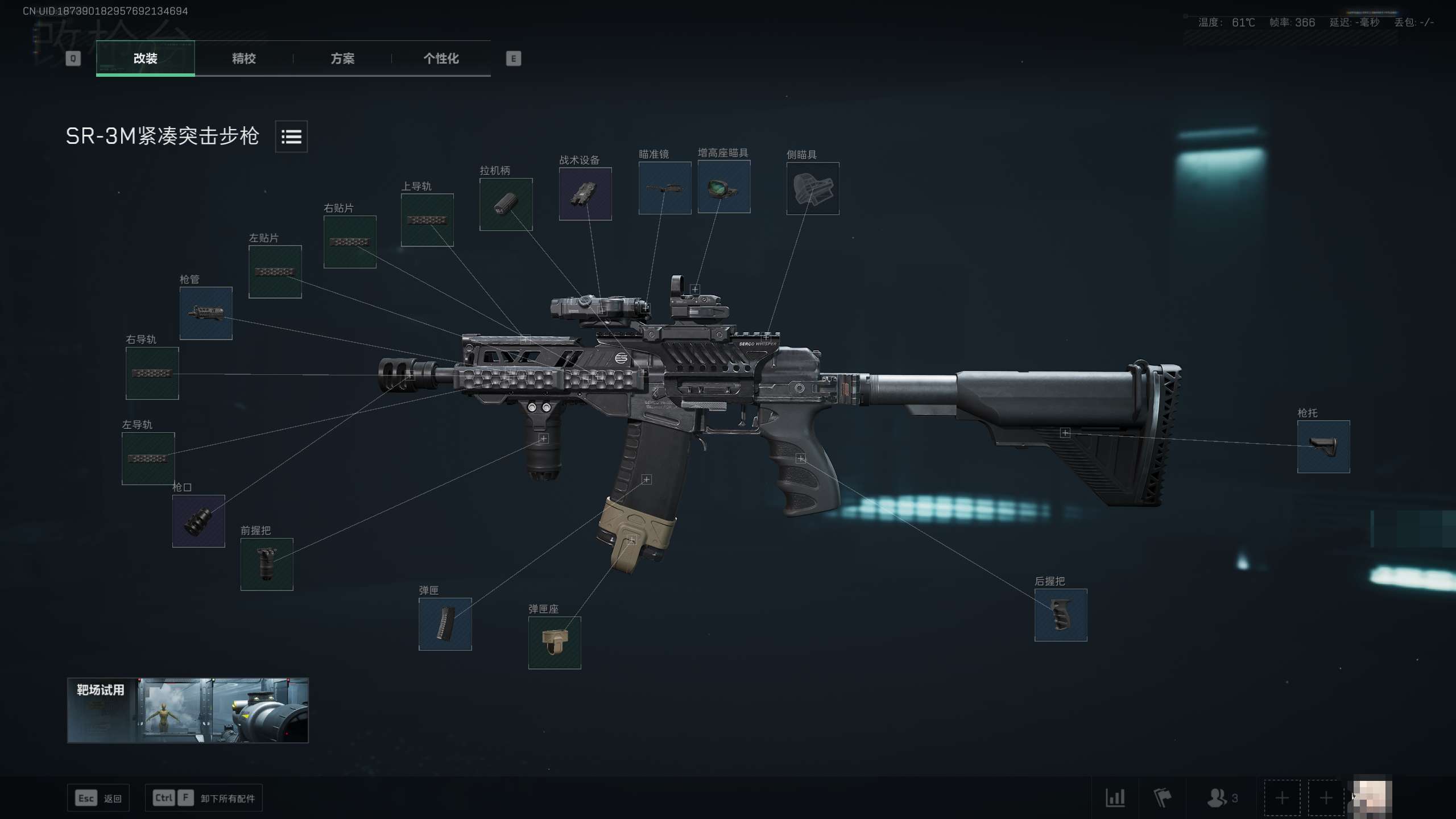The image size is (1456, 819).
Task: Open the 方案 tab
Action: [342, 59]
